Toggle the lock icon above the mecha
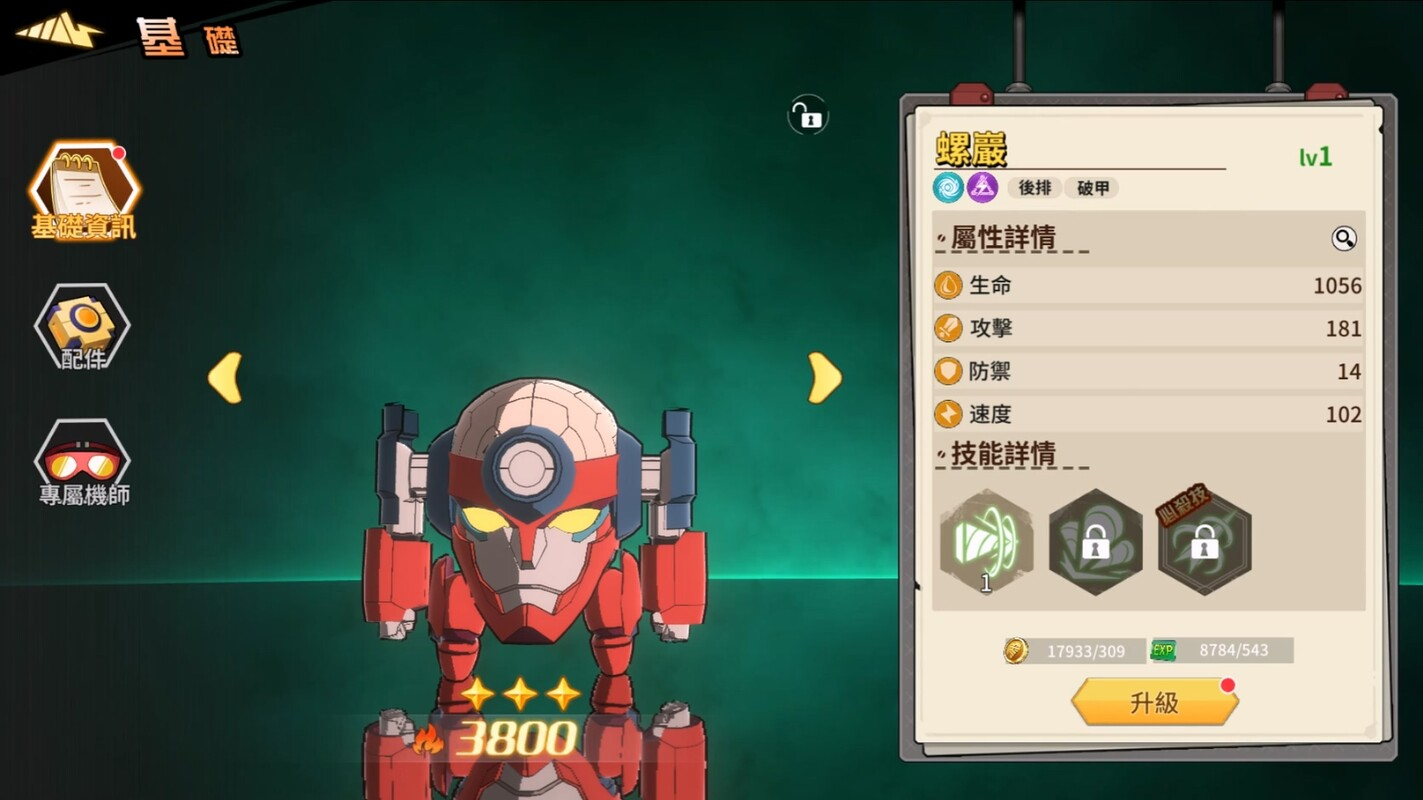Viewport: 1423px width, 800px height. (x=807, y=115)
